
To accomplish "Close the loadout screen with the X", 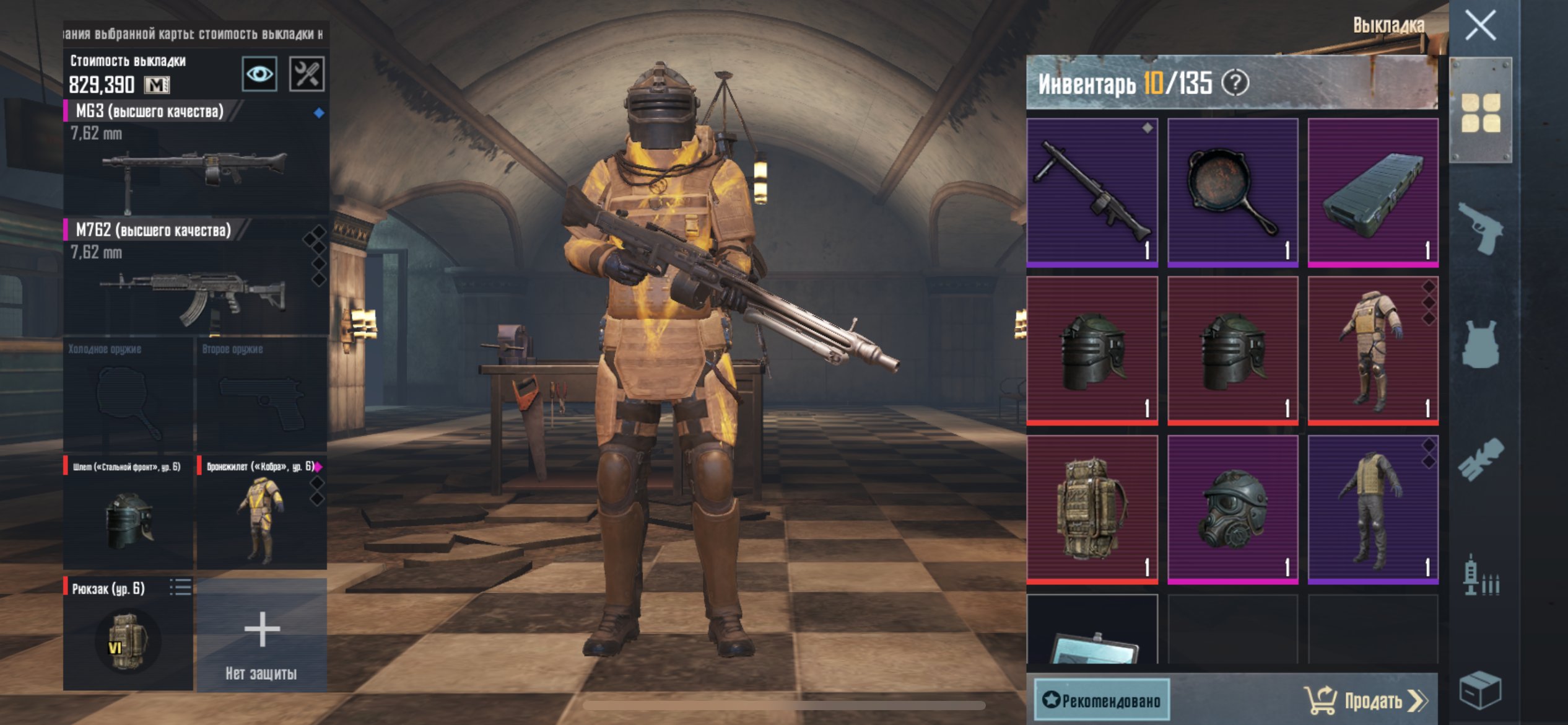I will tap(1480, 26).
